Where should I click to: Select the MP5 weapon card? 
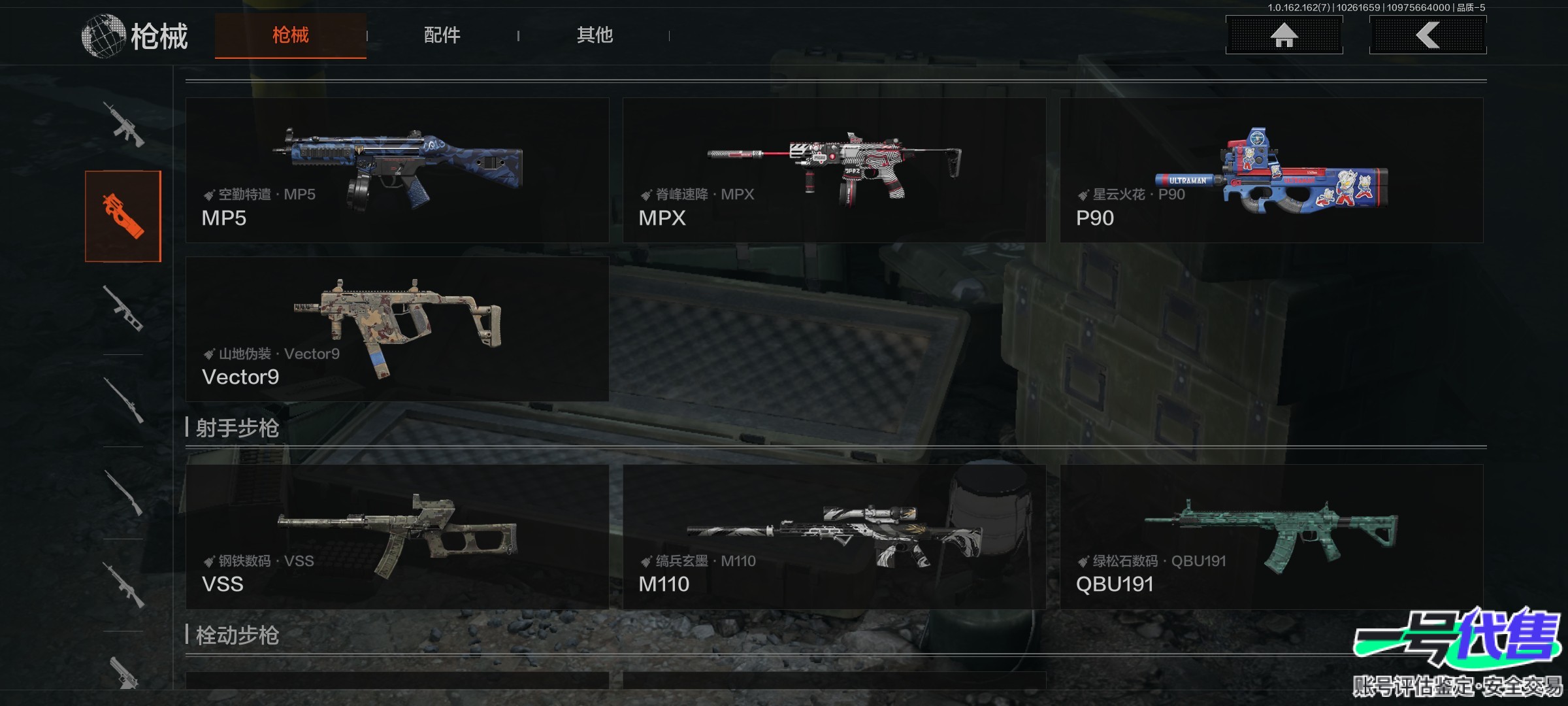(x=397, y=171)
